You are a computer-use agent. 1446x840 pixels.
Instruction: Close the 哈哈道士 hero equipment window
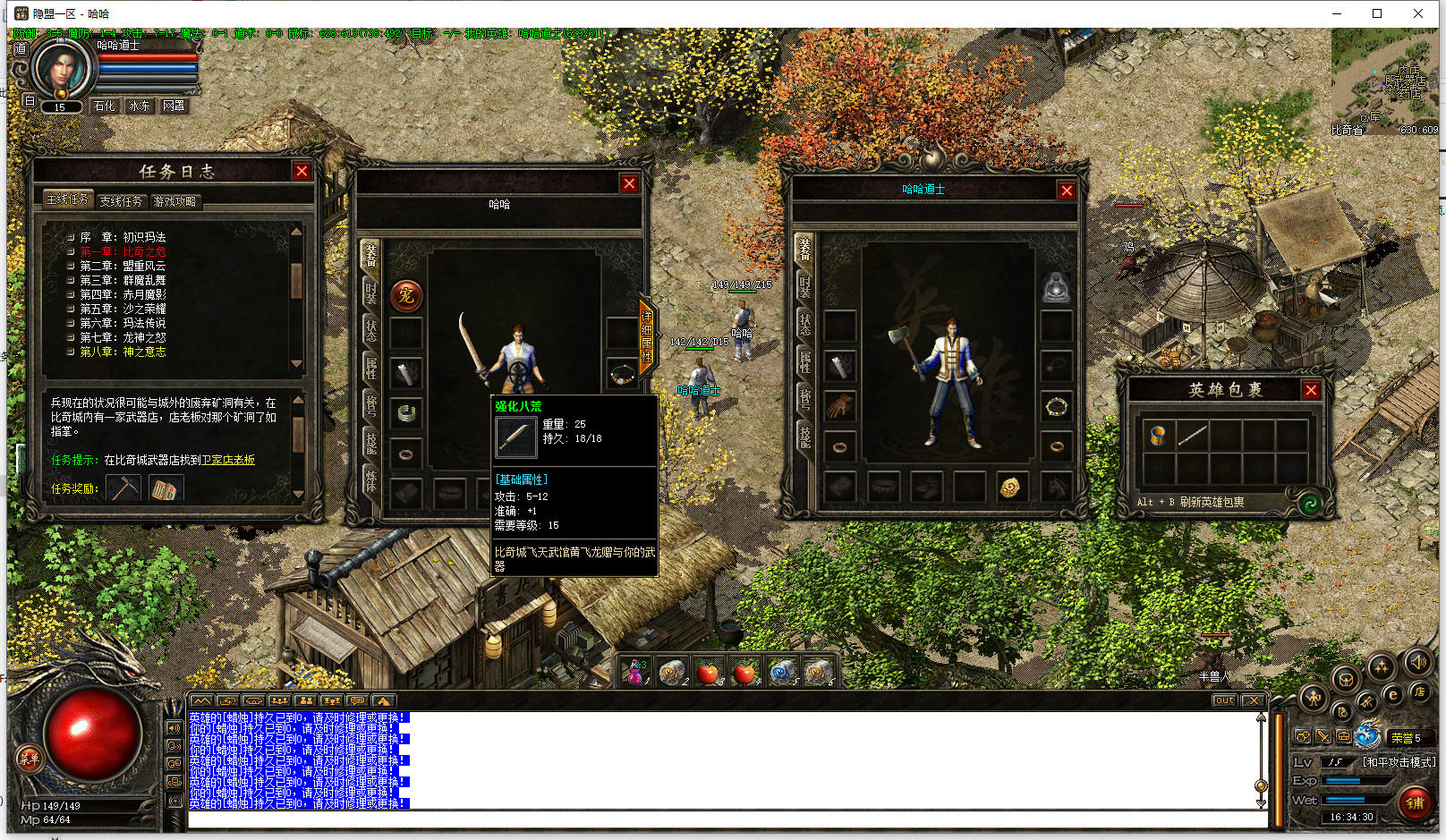point(1066,191)
